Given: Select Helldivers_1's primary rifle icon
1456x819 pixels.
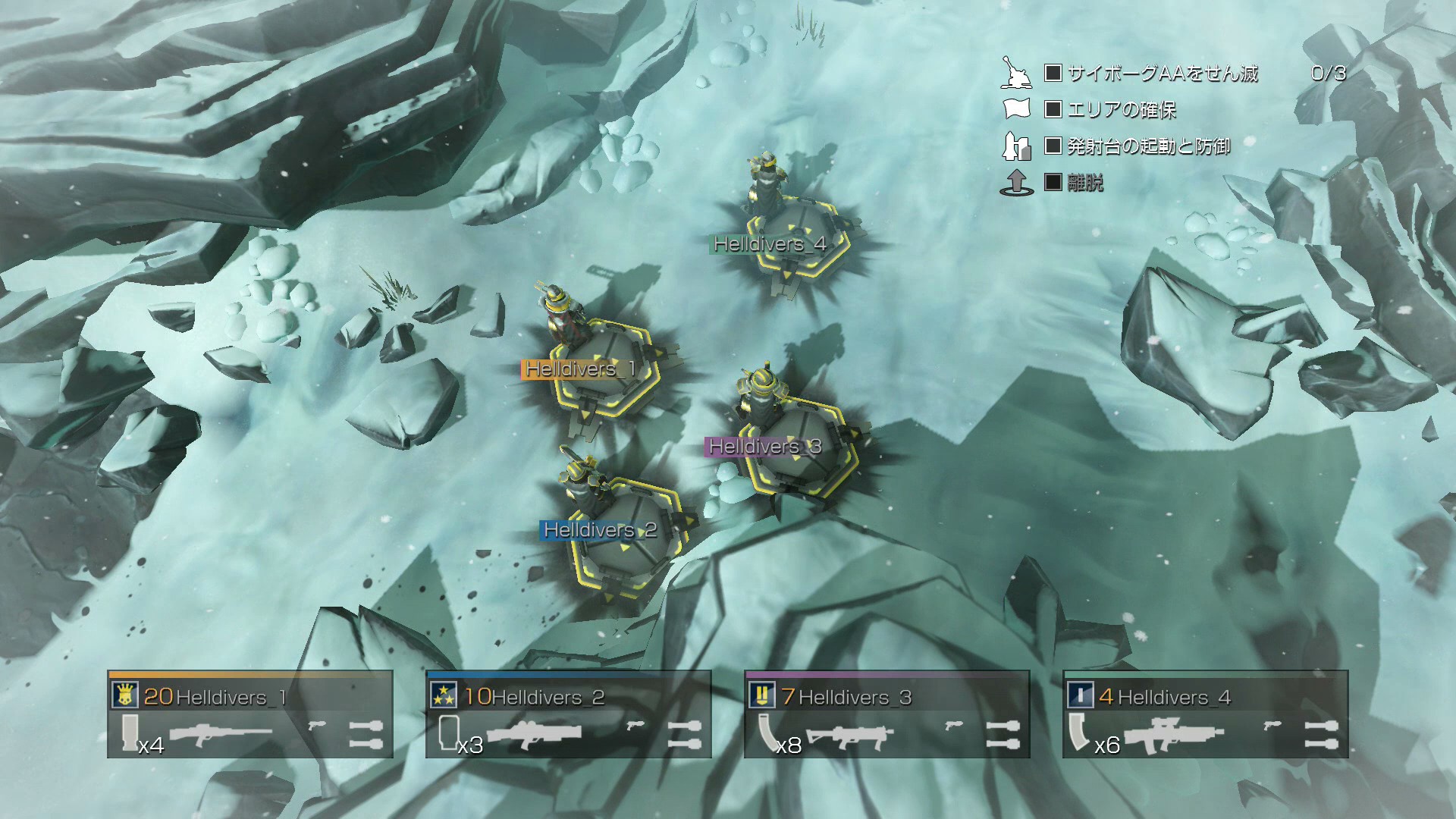Looking at the screenshot, I should [x=220, y=734].
